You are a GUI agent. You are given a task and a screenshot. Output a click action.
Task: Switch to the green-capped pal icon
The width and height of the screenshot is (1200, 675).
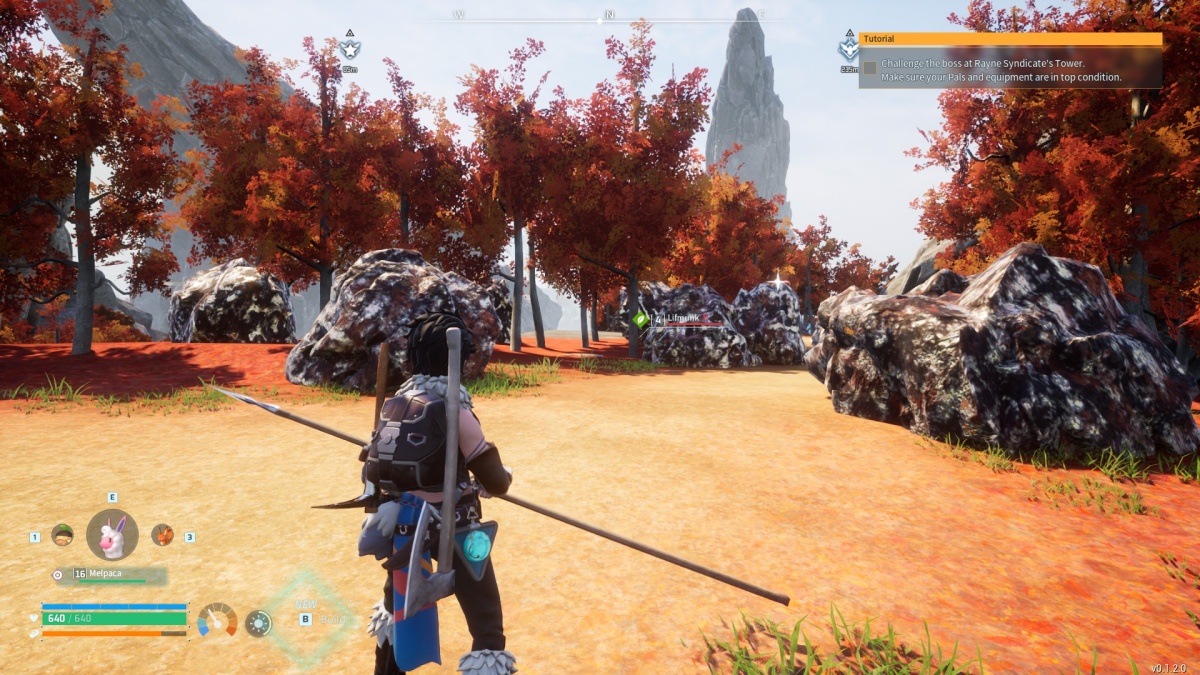click(62, 535)
